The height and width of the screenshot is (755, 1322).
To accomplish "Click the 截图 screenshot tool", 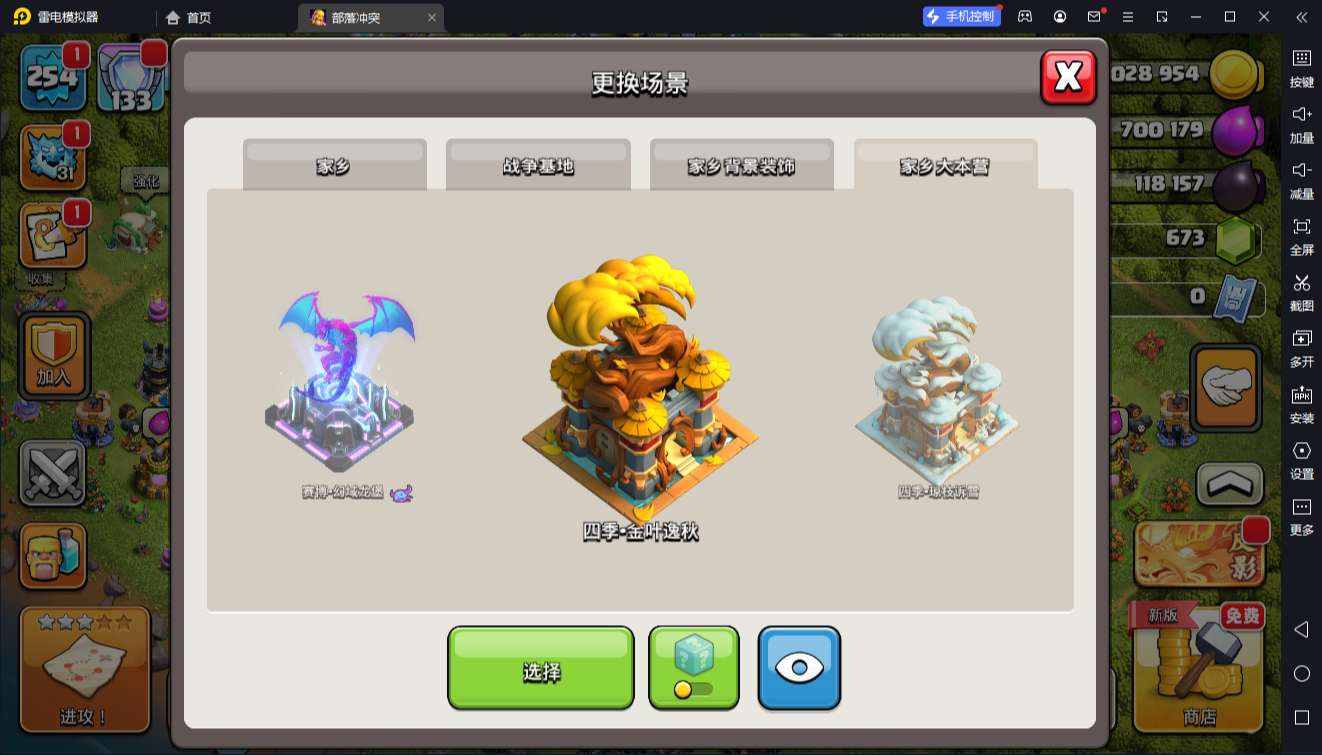I will [1301, 292].
